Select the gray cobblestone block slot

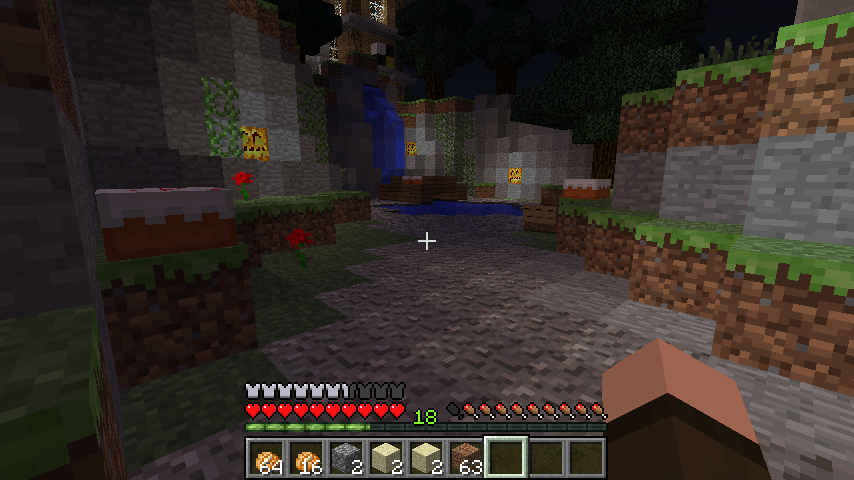tap(346, 458)
